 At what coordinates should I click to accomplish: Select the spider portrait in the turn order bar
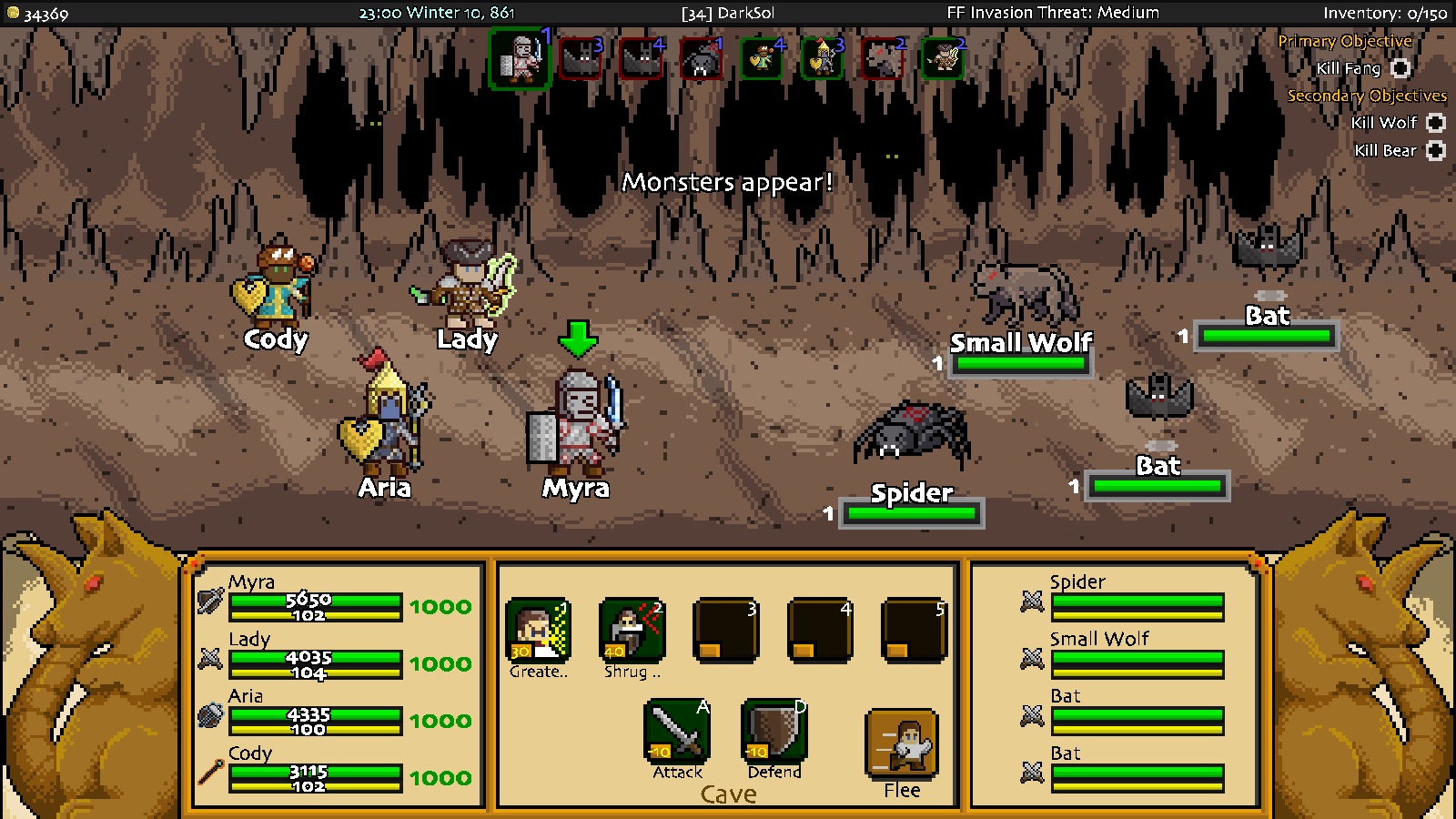[700, 58]
